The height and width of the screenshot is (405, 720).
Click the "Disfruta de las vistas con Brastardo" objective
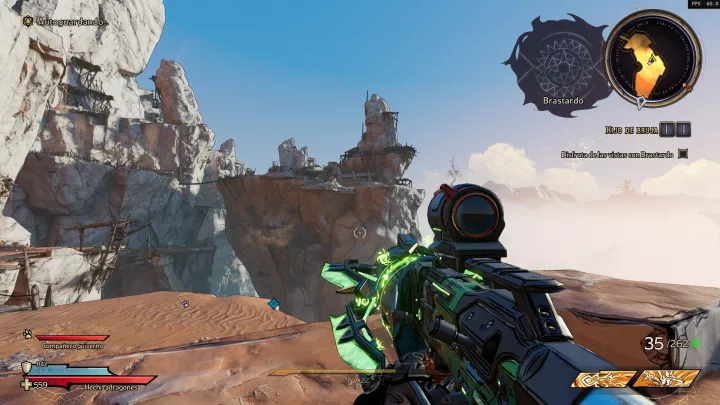(x=615, y=154)
